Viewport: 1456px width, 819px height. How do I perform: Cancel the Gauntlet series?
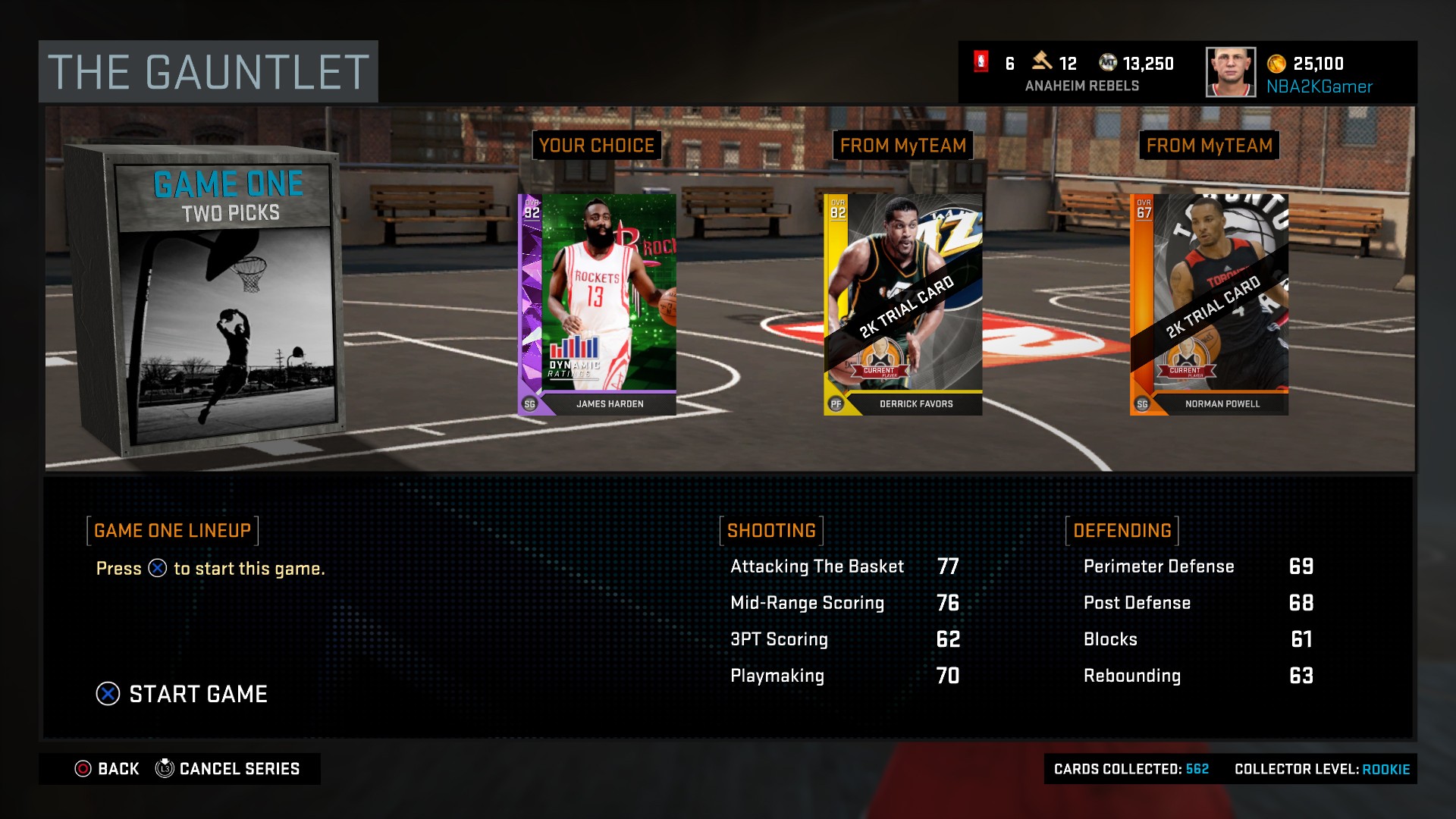point(227,769)
